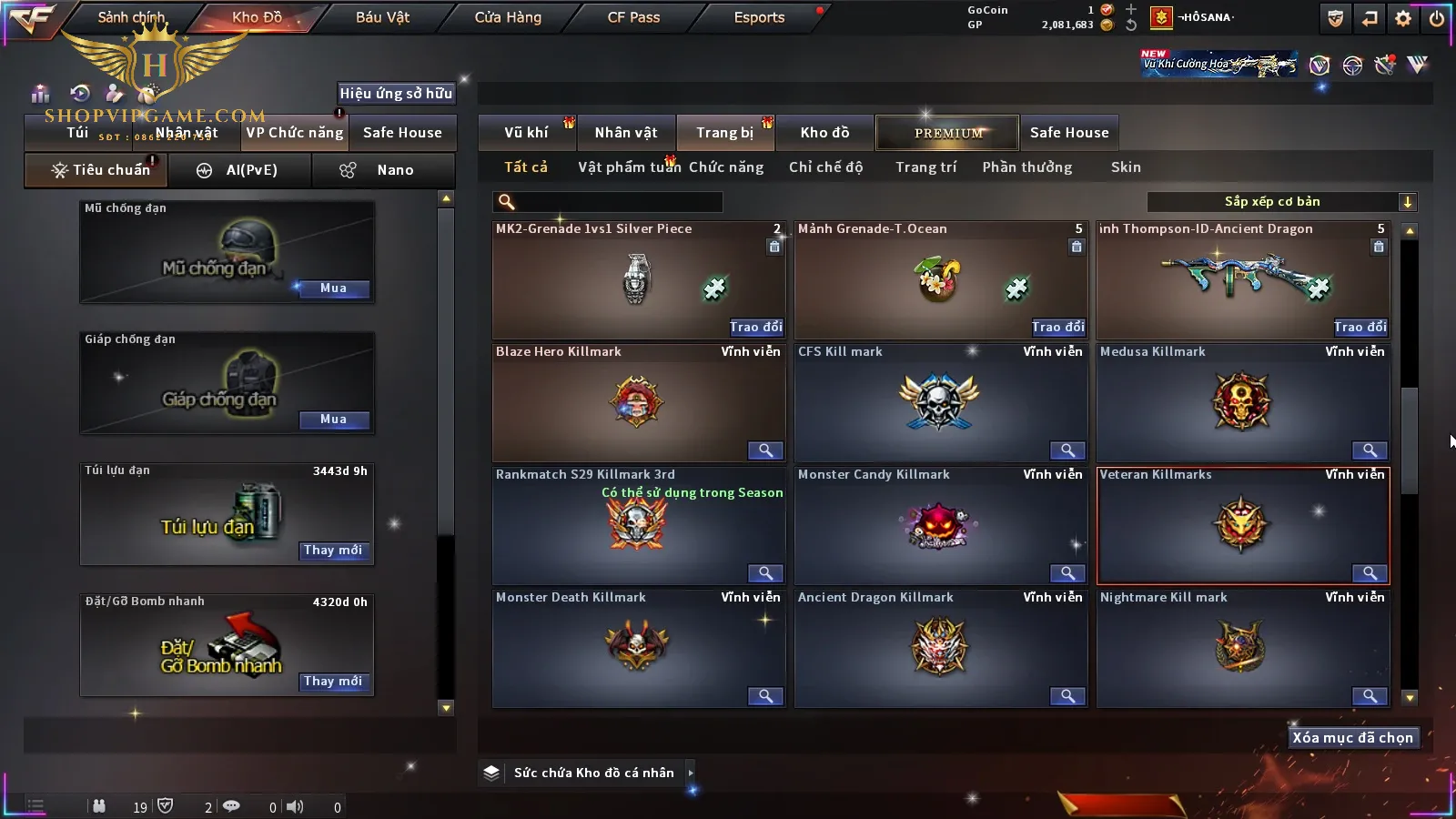
Task: Buy the Mũ chống đạn helmet
Action: click(333, 288)
